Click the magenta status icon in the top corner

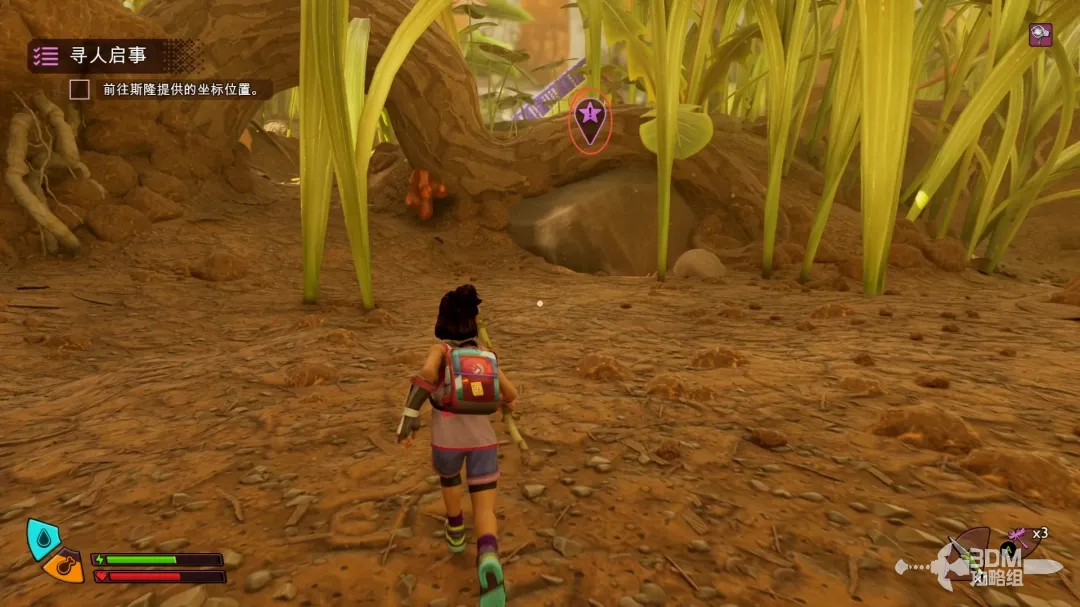point(1041,34)
